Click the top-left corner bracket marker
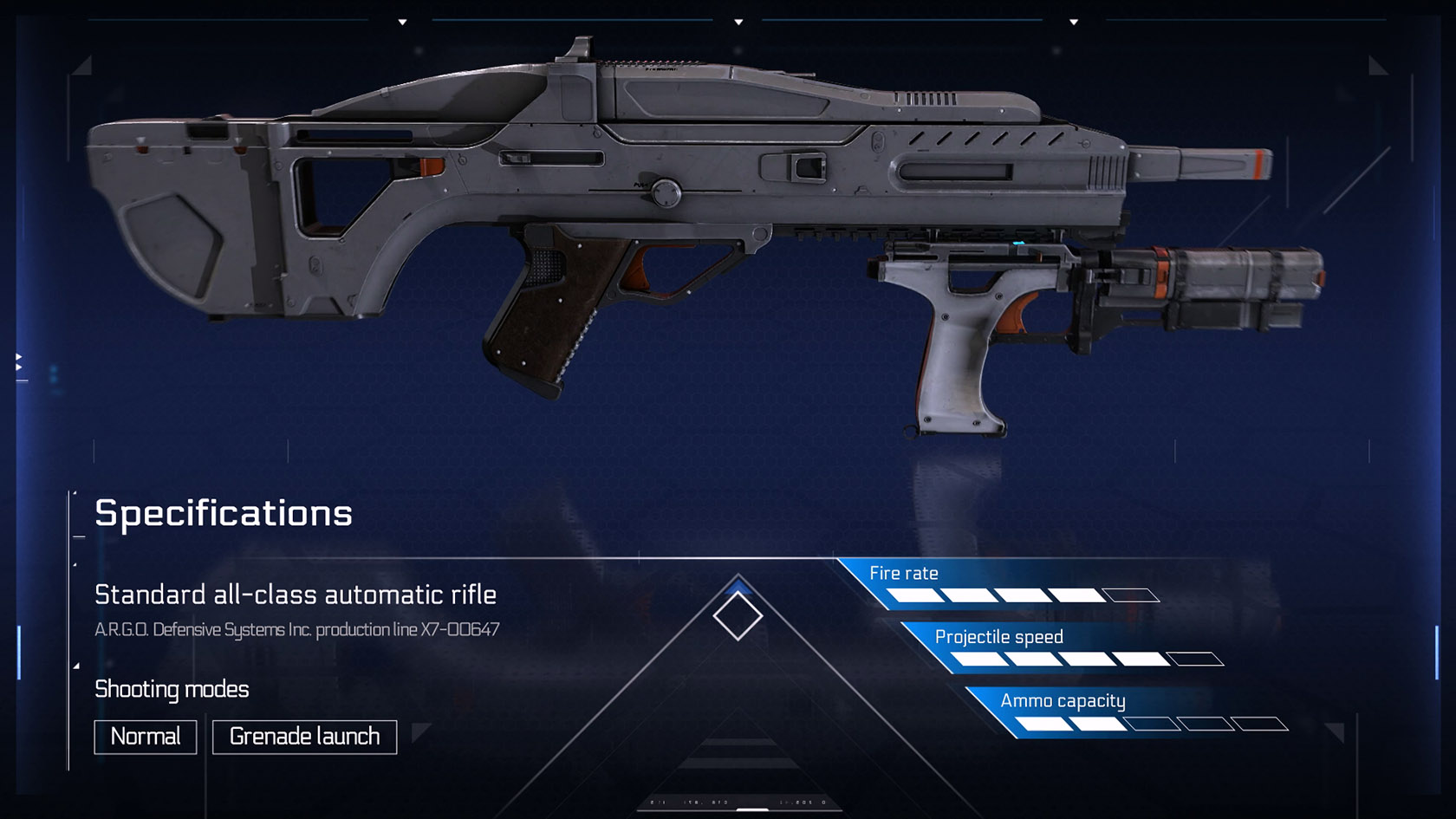Image resolution: width=1456 pixels, height=819 pixels. [x=82, y=66]
